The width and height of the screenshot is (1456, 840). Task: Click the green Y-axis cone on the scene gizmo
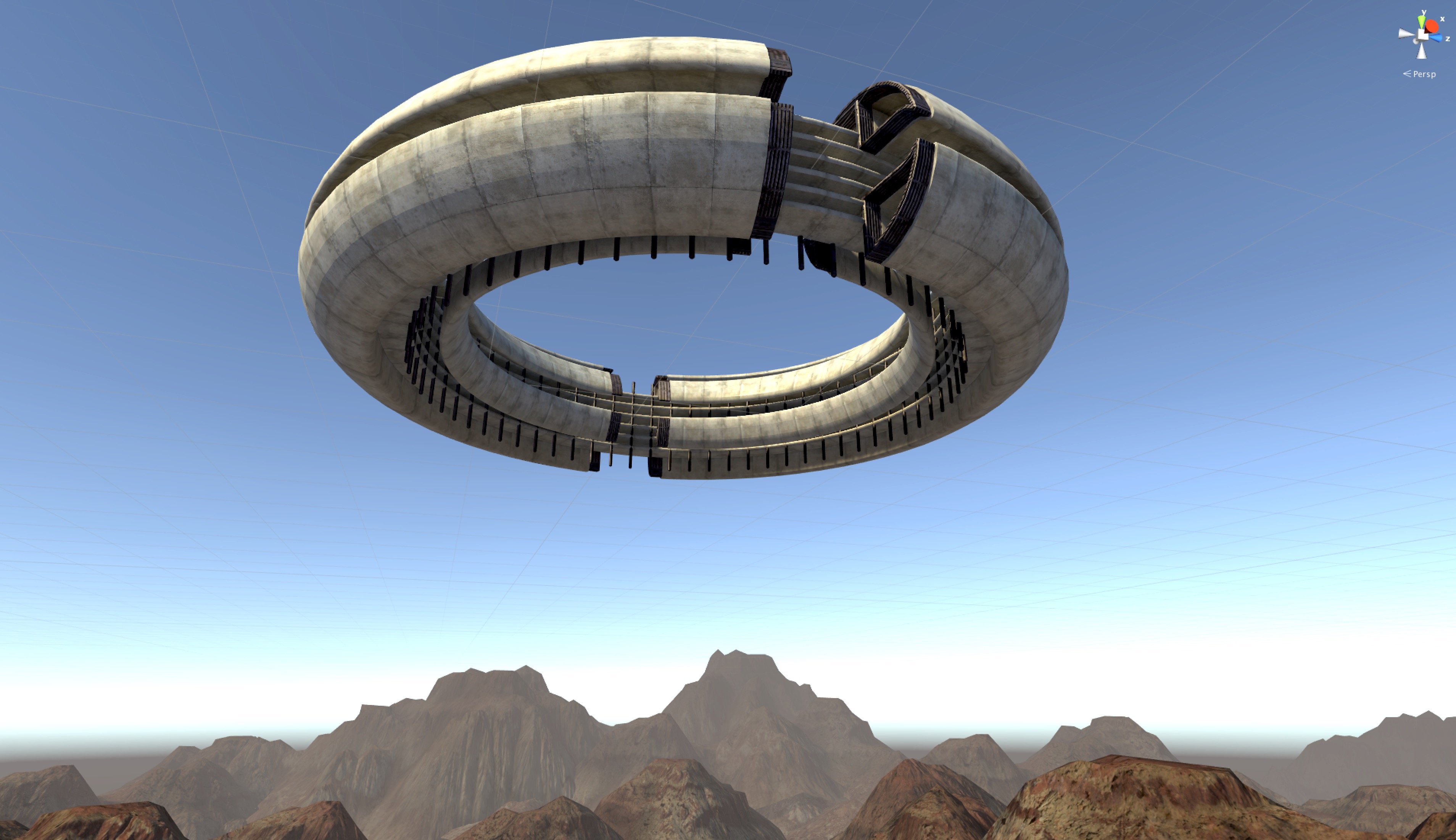(x=1422, y=22)
